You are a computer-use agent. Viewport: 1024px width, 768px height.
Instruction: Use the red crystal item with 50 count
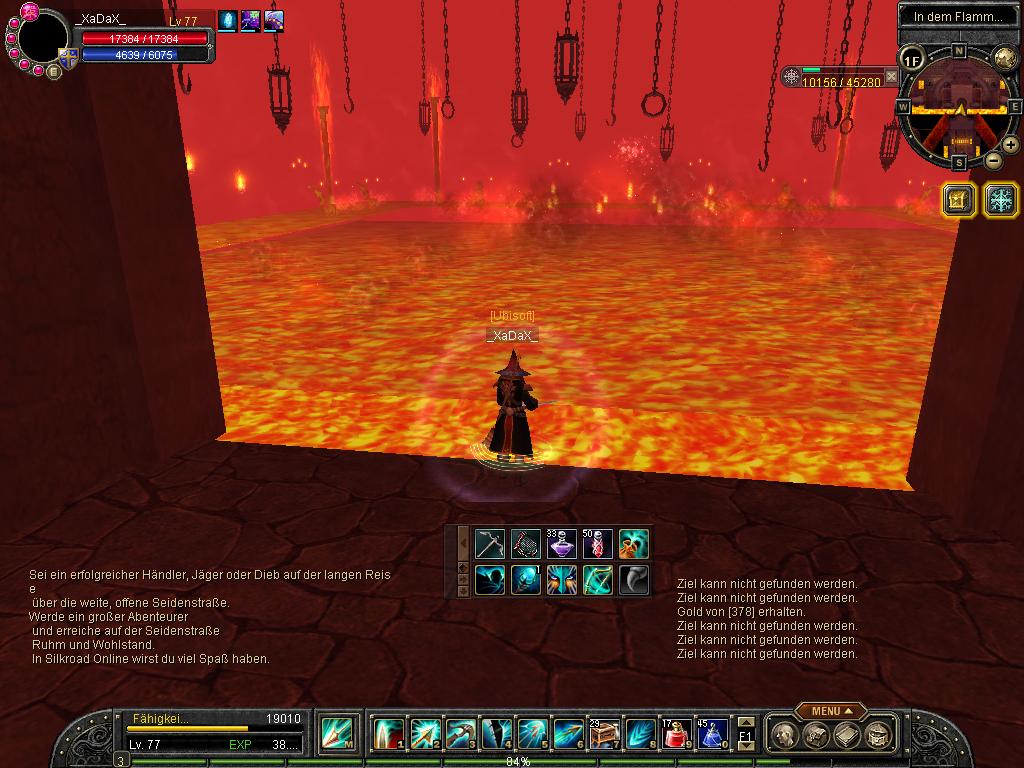point(597,544)
